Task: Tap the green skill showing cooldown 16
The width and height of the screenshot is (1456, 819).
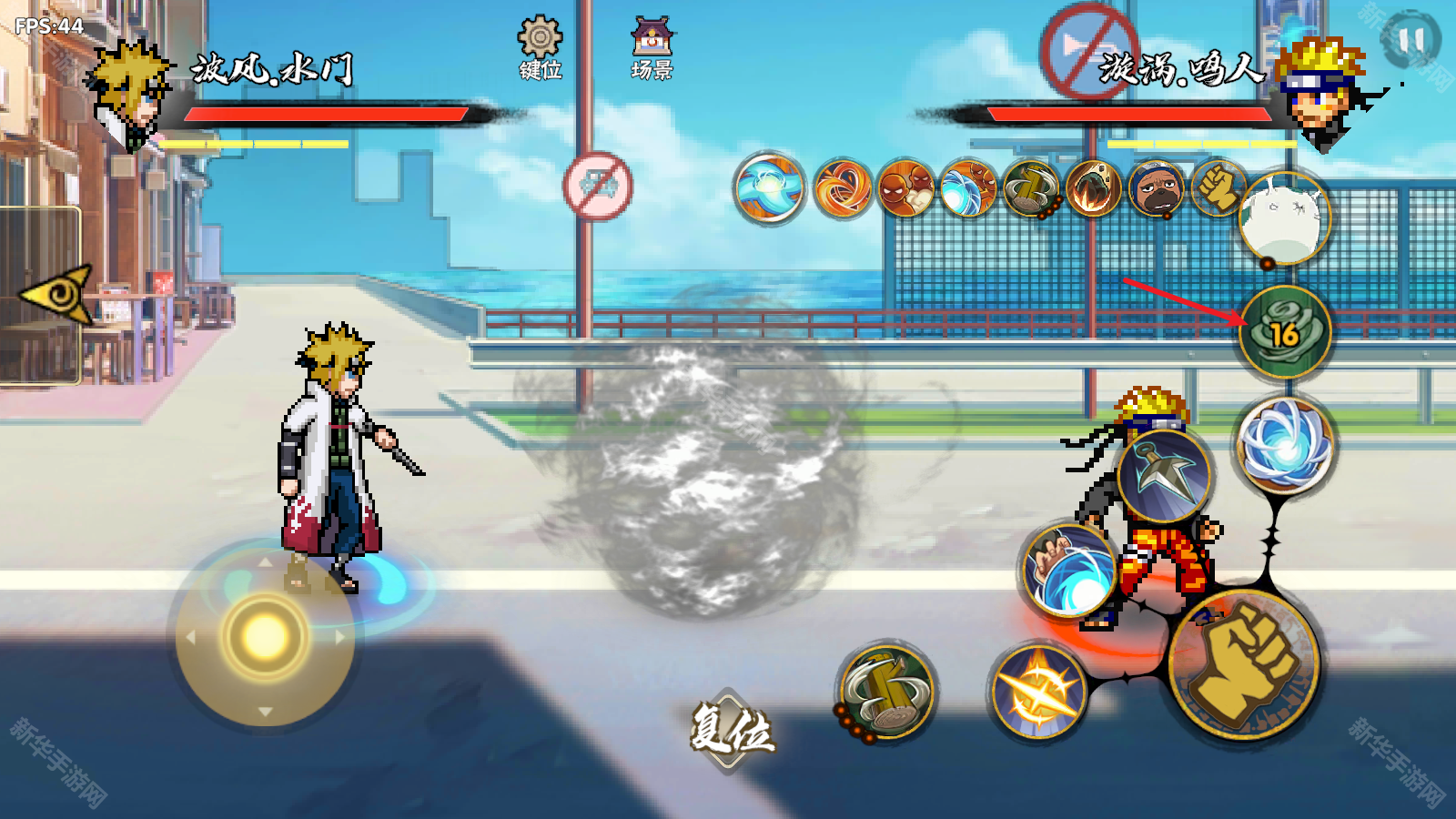Action: point(1284,332)
